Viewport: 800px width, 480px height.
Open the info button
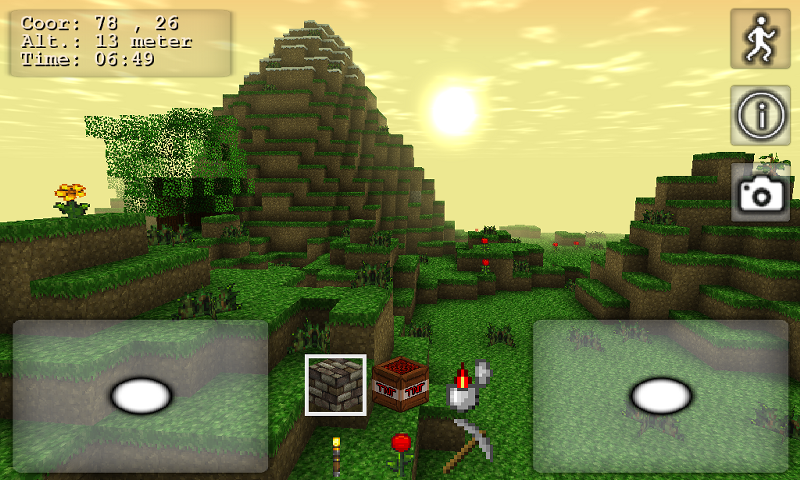[760, 115]
